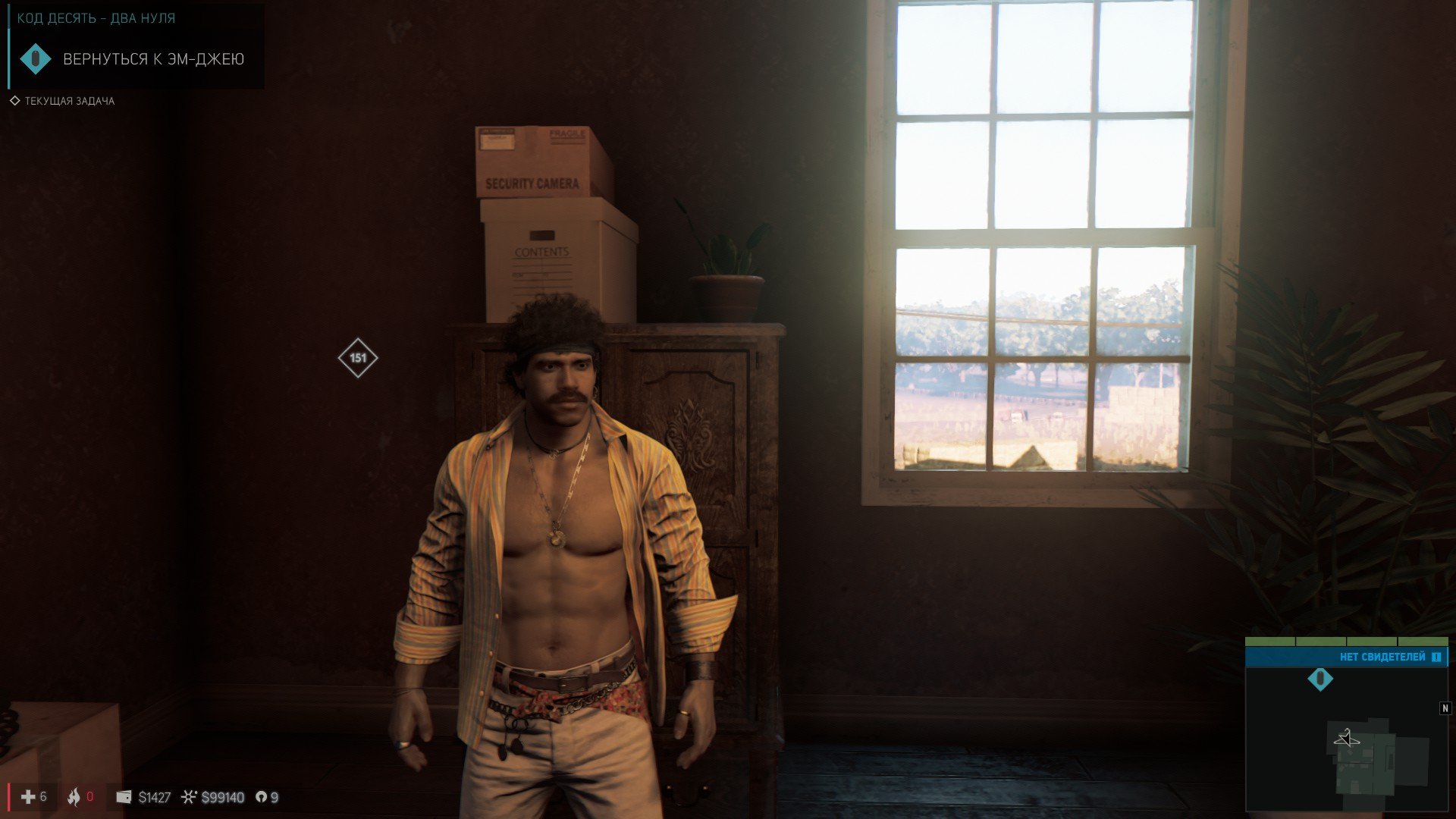This screenshot has width=1456, height=819.
Task: Click the medkit cross icon
Action: tap(28, 797)
